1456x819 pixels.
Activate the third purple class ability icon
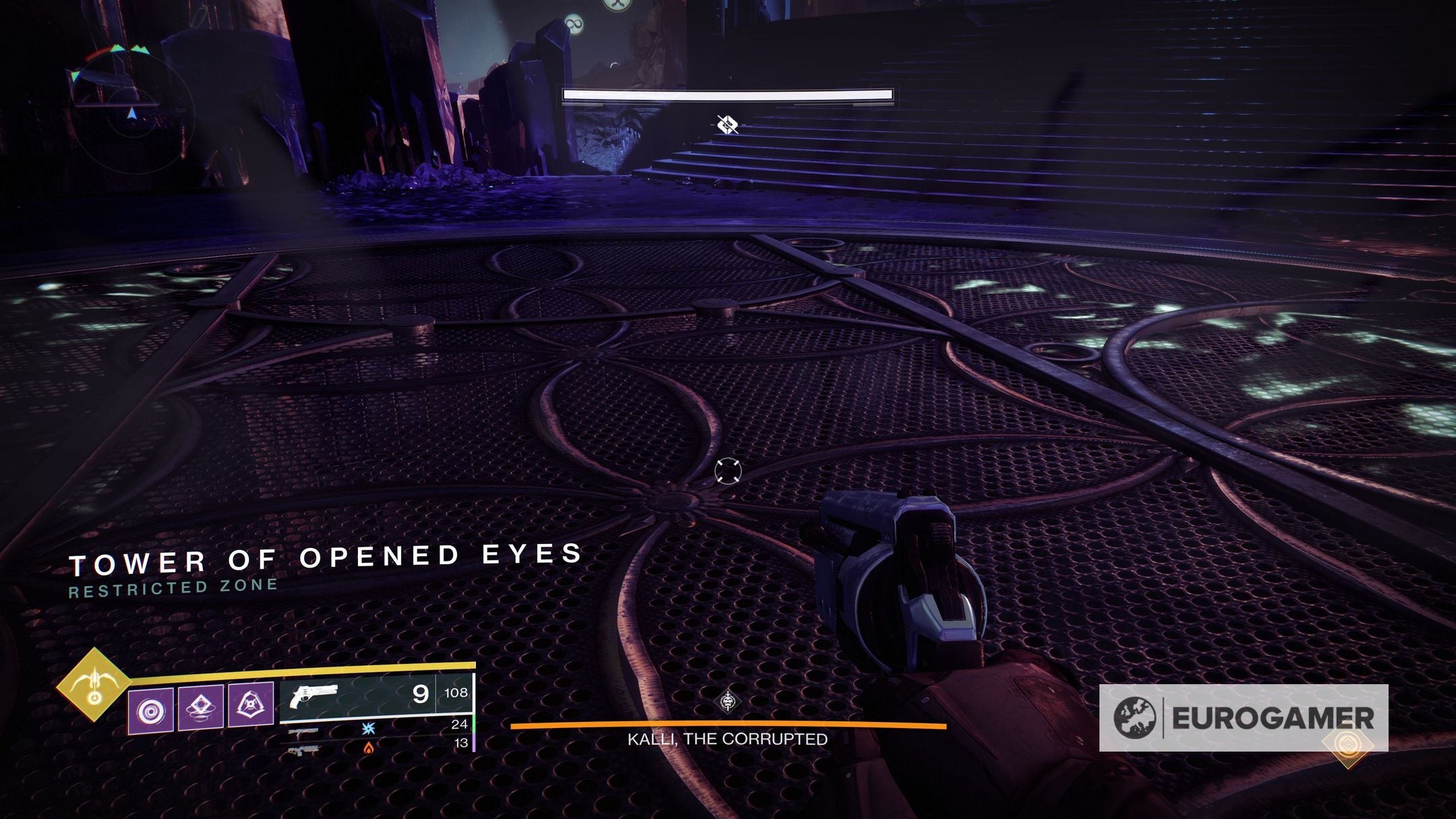(x=250, y=706)
